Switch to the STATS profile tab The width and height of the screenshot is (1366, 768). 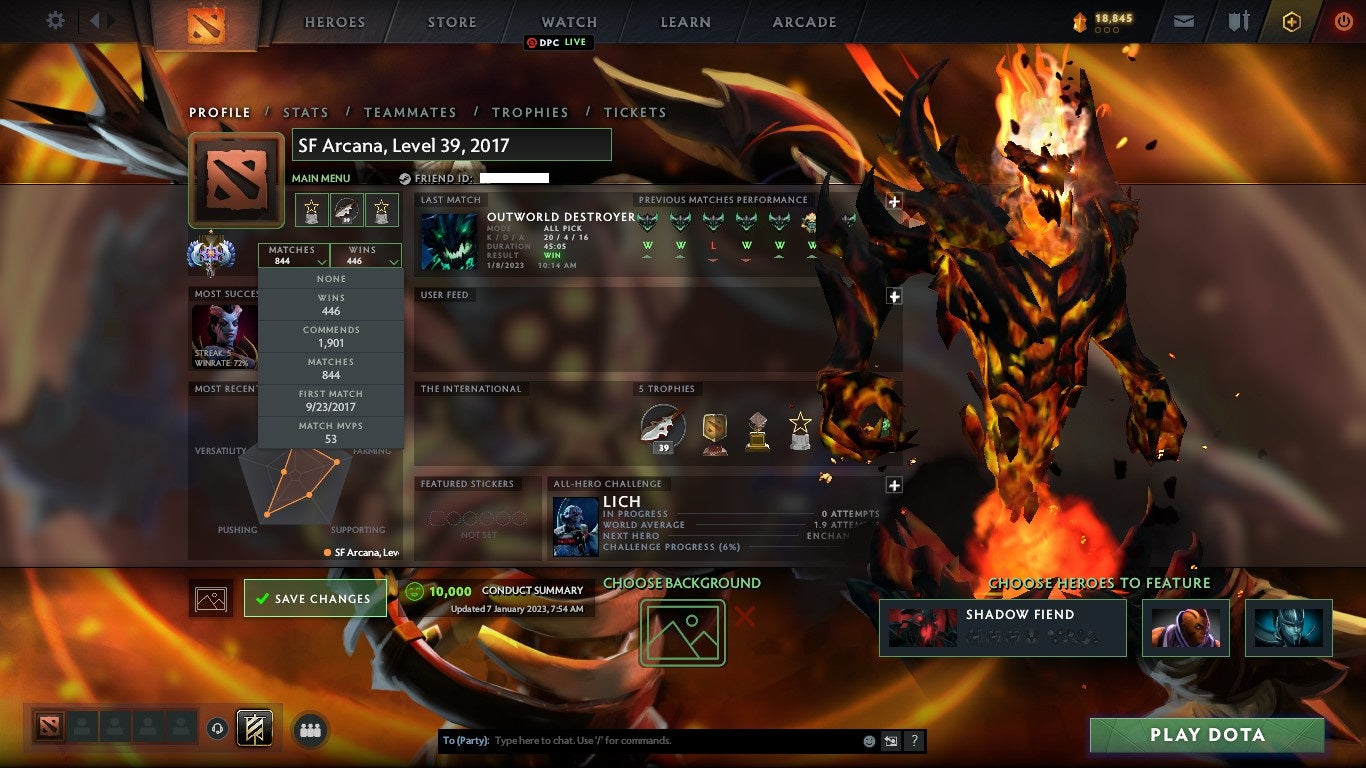pyautogui.click(x=306, y=112)
